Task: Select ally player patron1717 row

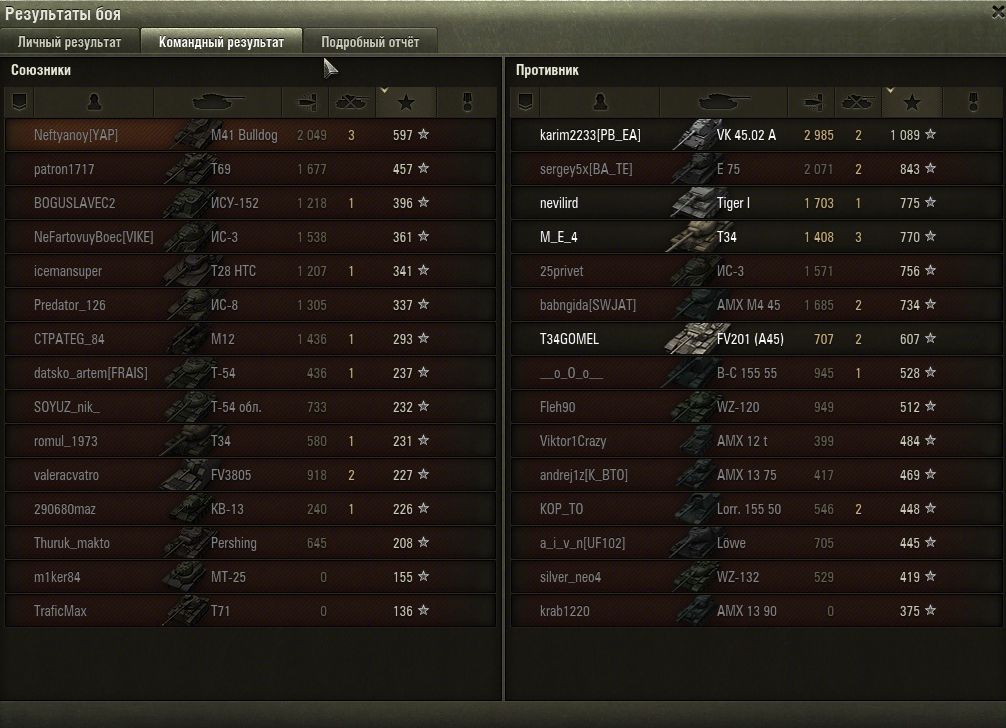Action: [x=250, y=169]
